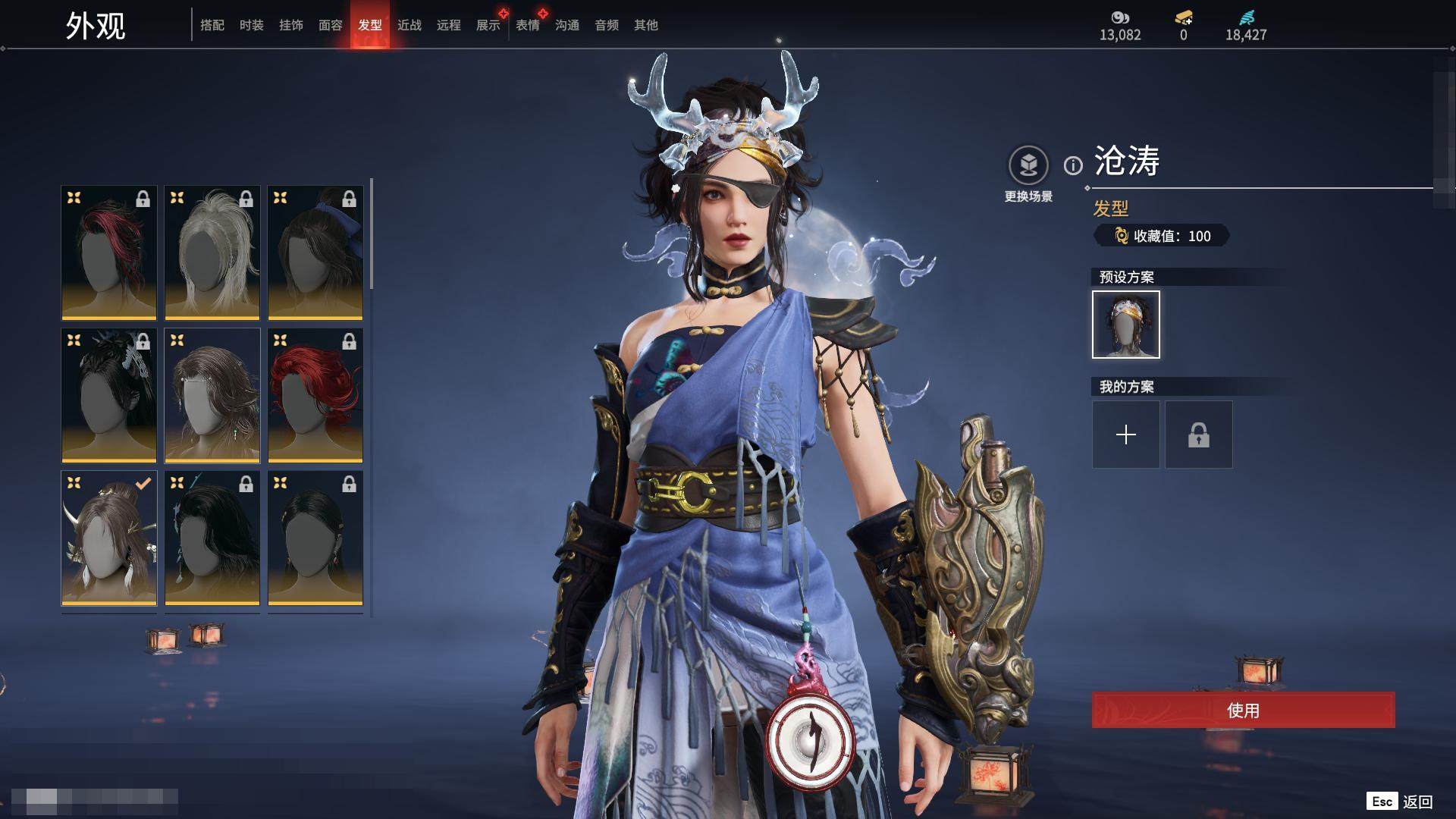Go to the 面容 tab
The height and width of the screenshot is (819, 1456).
pos(331,25)
